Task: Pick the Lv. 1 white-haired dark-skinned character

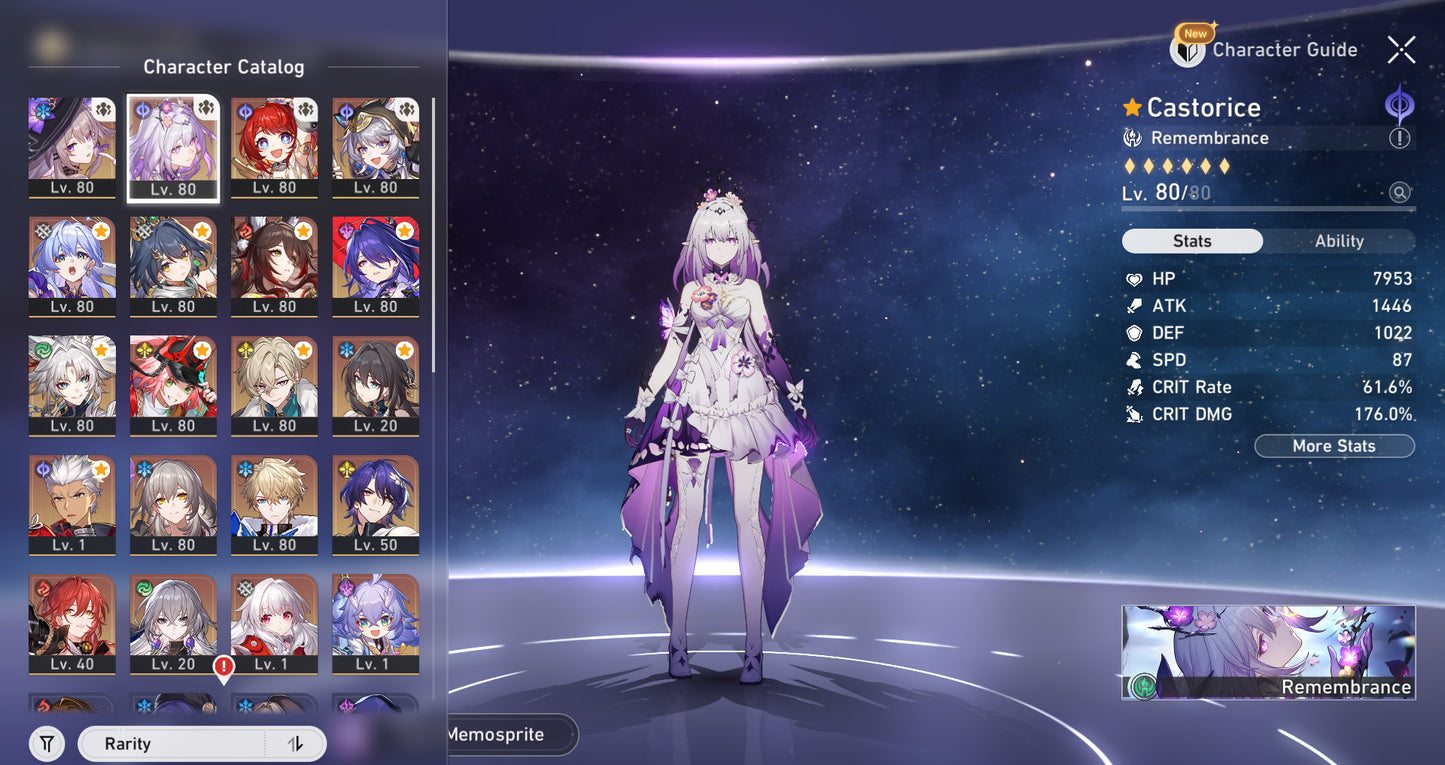Action: (72, 504)
